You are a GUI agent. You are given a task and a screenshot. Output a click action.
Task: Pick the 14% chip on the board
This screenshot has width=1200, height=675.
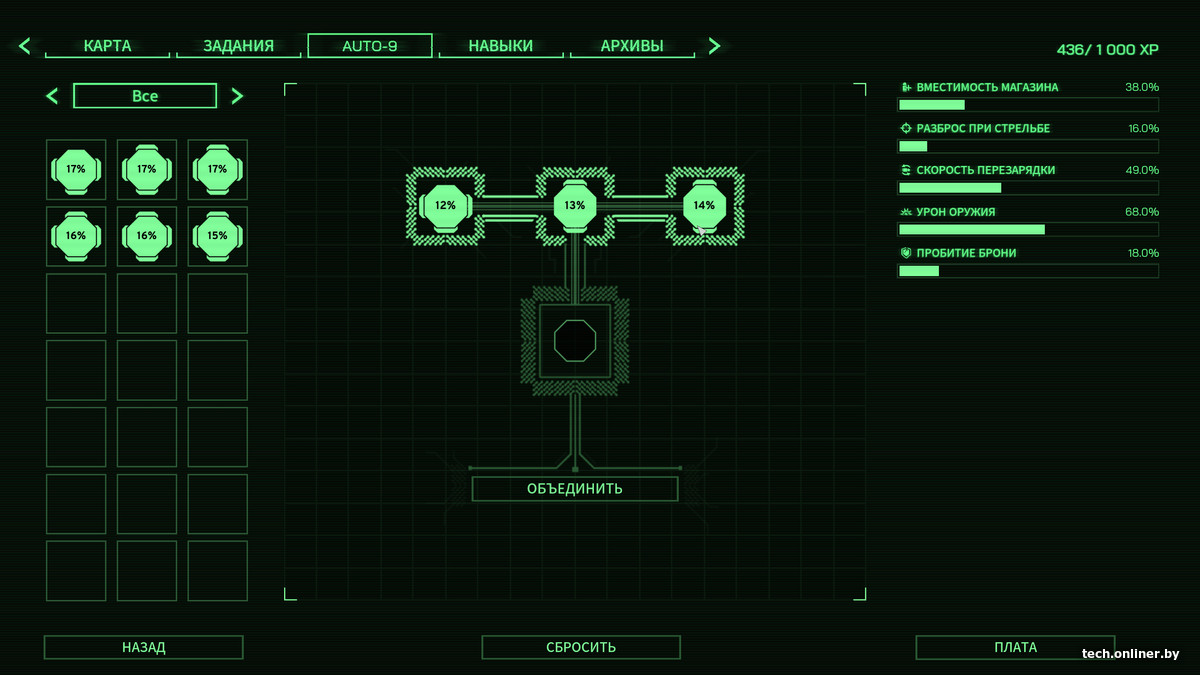pyautogui.click(x=704, y=206)
